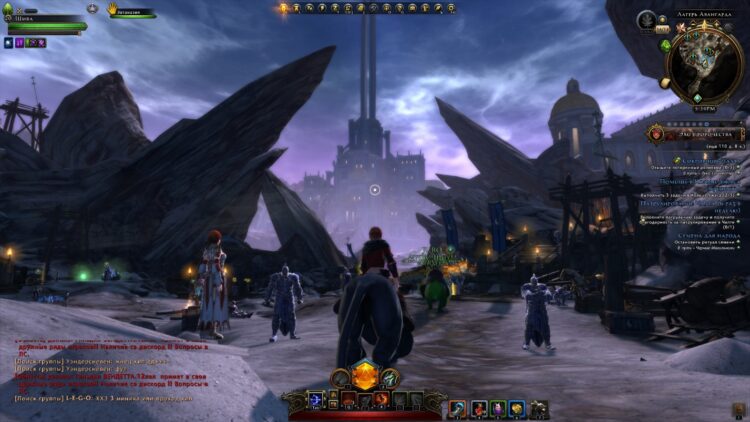This screenshot has width=750, height=422.
Task: Use the blue hook item slot
Action: (456, 408)
